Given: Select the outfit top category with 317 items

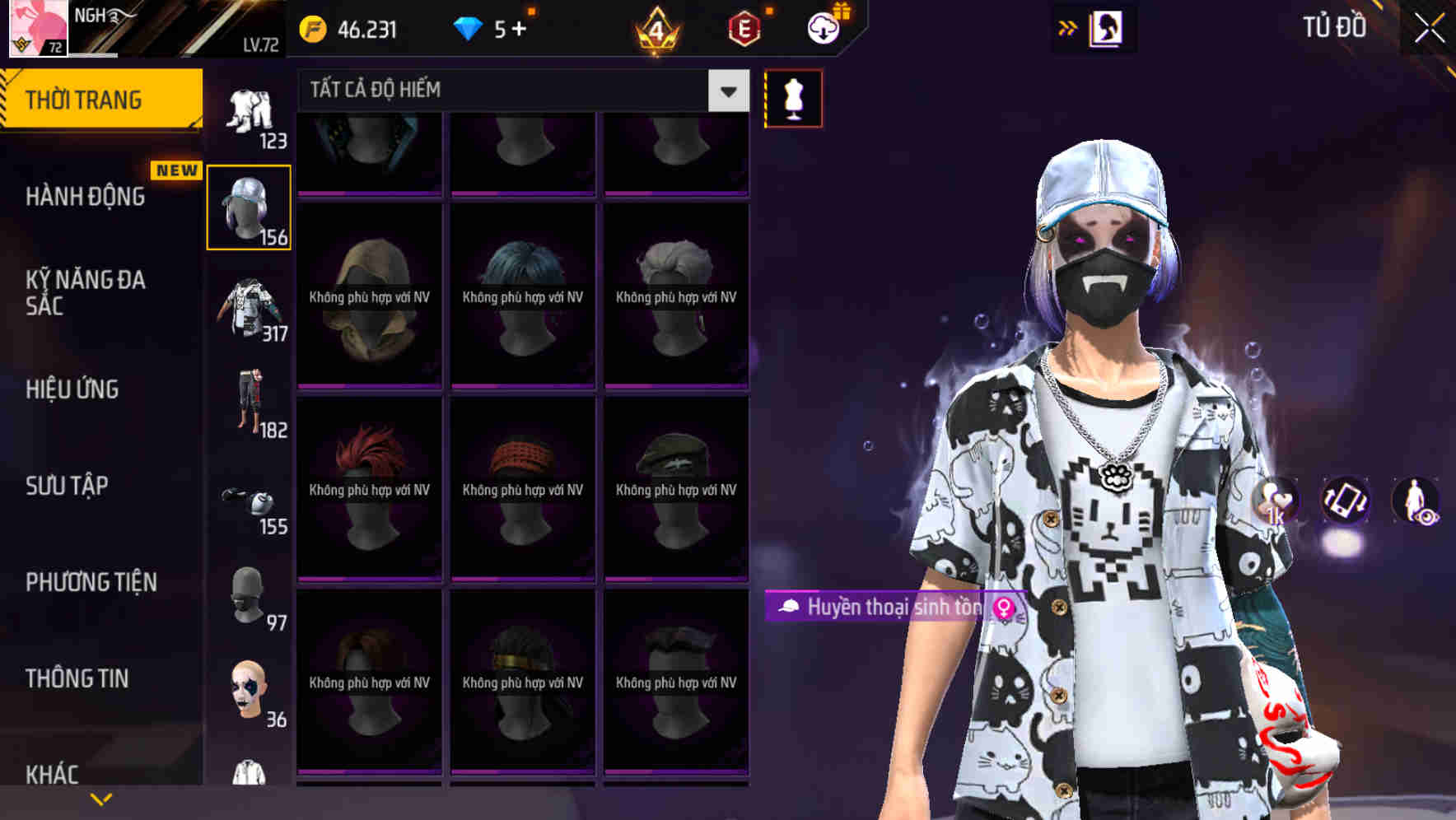Looking at the screenshot, I should 248,309.
